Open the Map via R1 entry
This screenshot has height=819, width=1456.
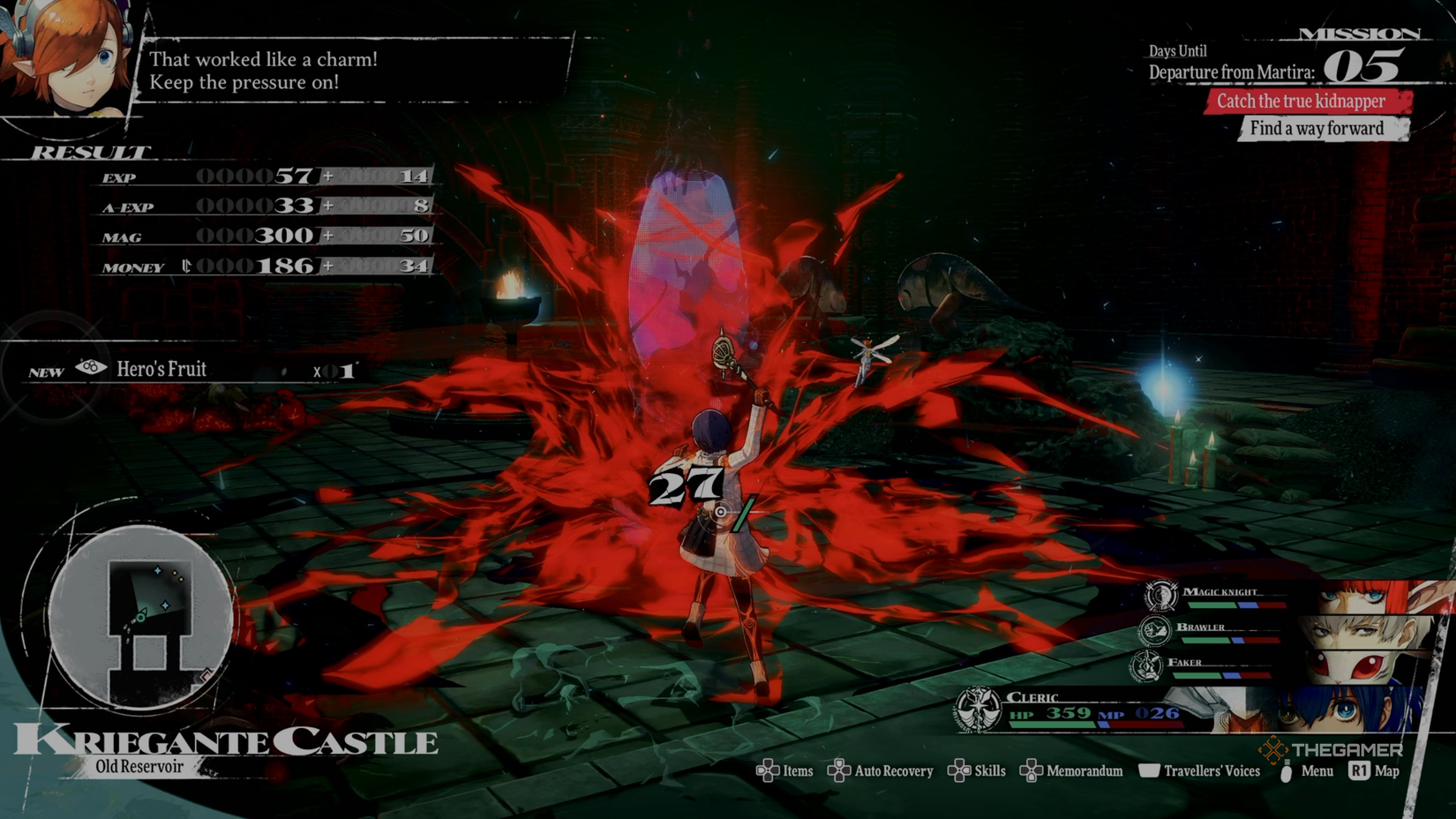click(1359, 770)
